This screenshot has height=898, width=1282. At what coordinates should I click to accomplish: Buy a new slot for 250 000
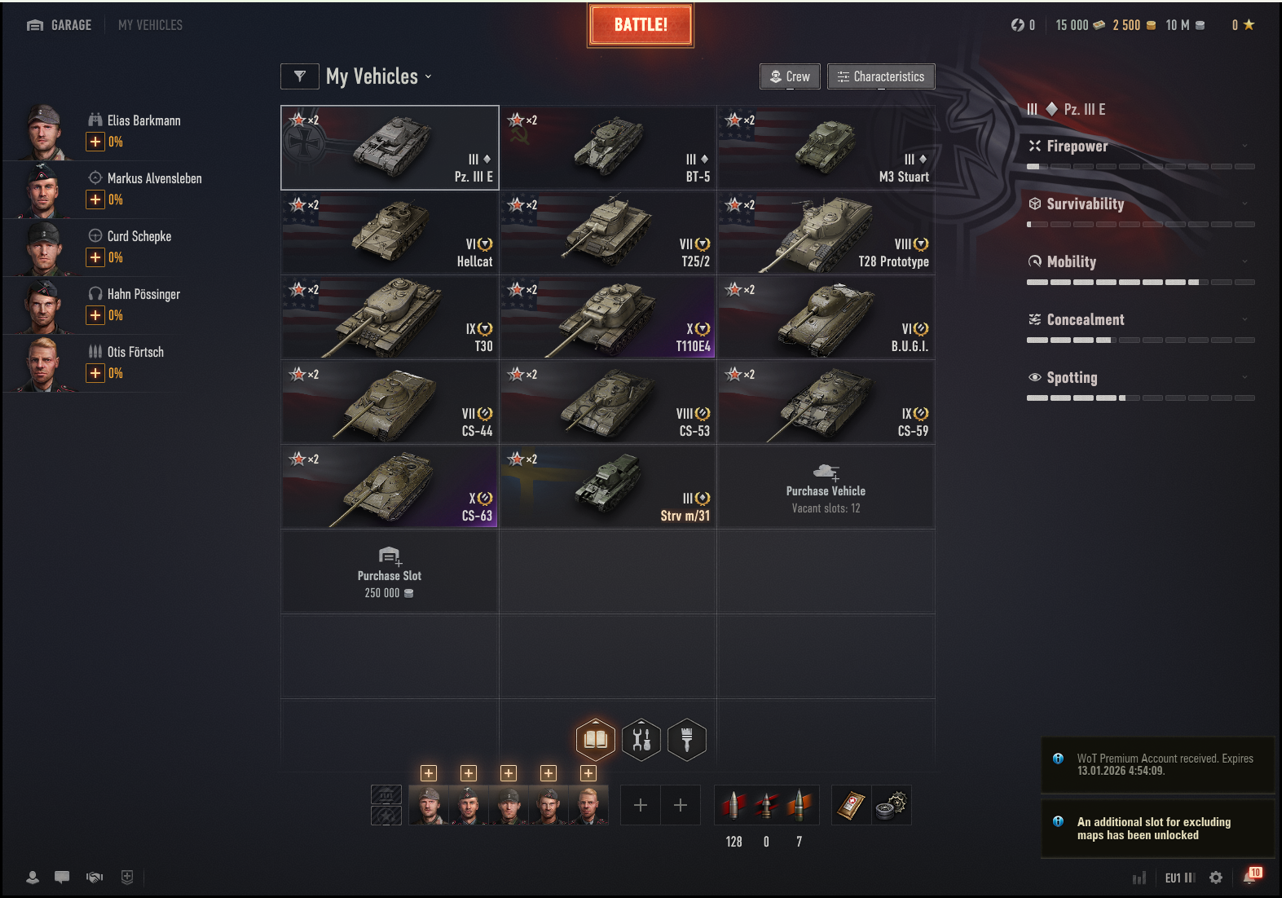point(390,572)
